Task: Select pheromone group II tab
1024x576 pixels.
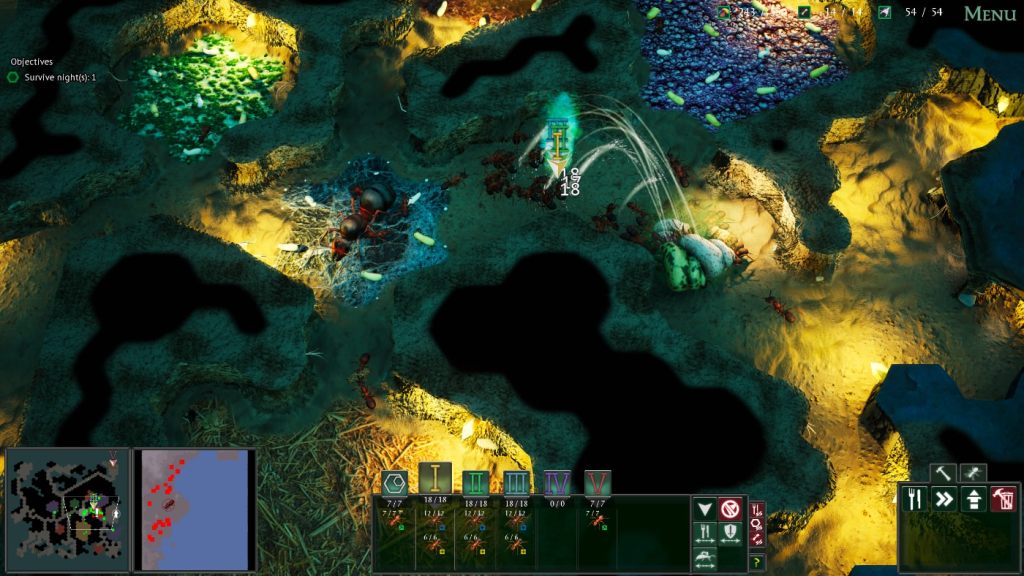Action: click(x=476, y=483)
